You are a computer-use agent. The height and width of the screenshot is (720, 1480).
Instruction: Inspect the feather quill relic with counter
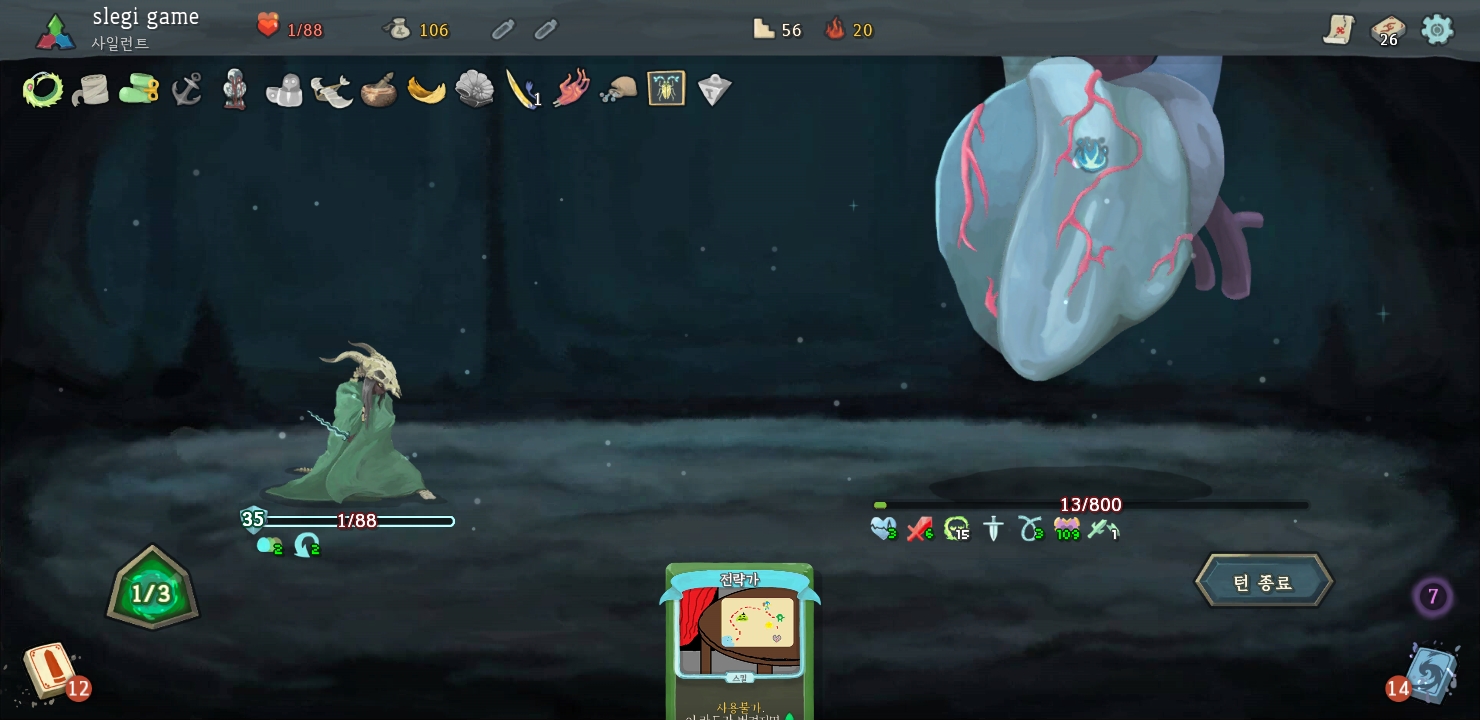(522, 90)
